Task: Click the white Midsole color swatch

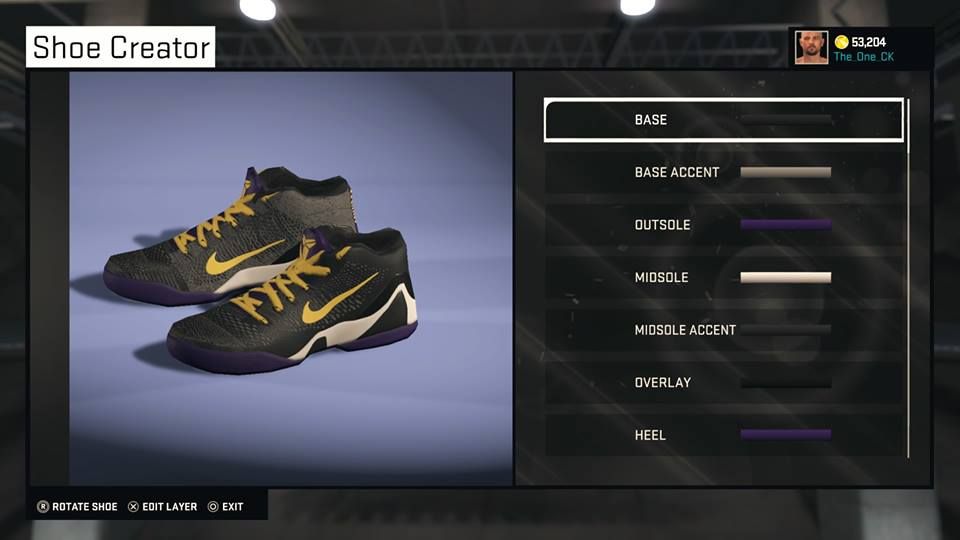Action: point(785,277)
